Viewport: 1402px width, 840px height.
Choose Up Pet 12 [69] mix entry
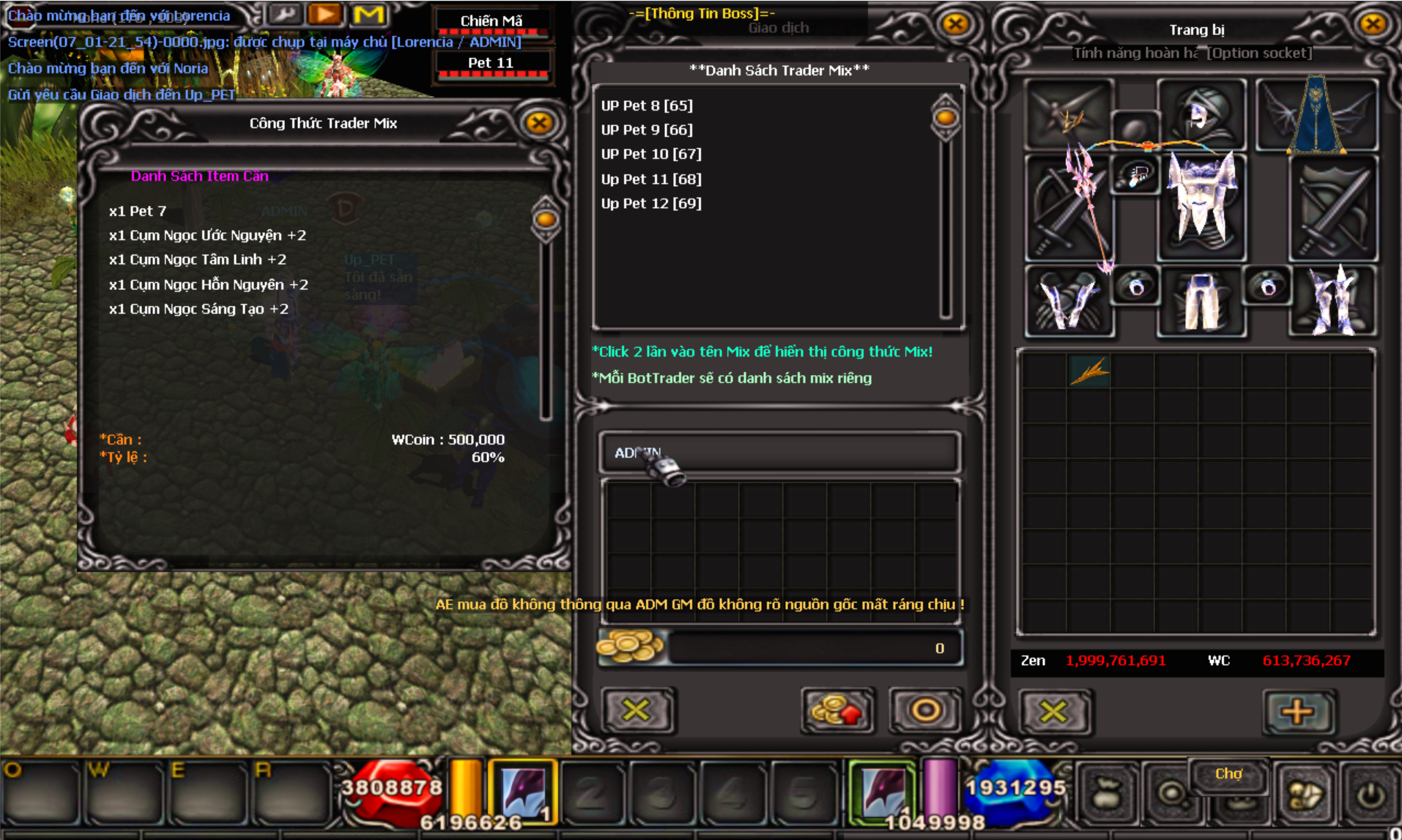[651, 203]
